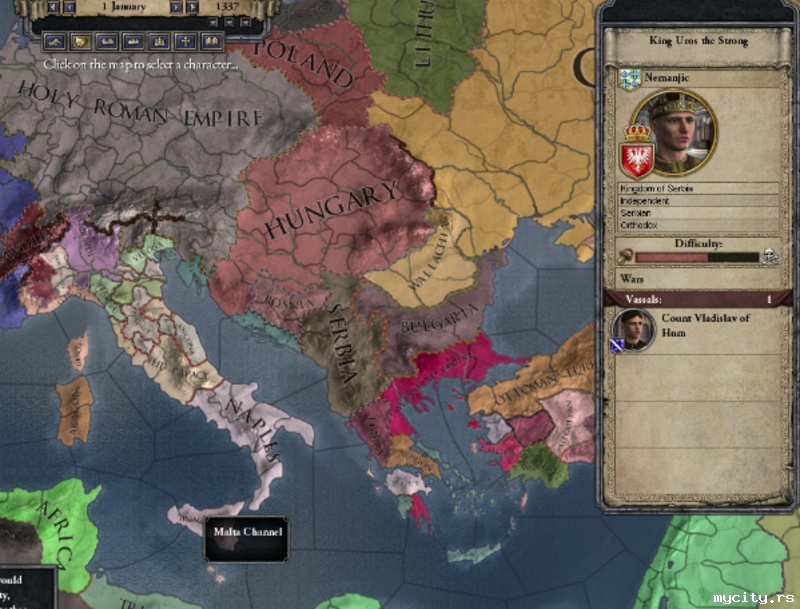The image size is (800, 609).
Task: Select Count Vladislav of Hum's portrait
Action: click(631, 327)
